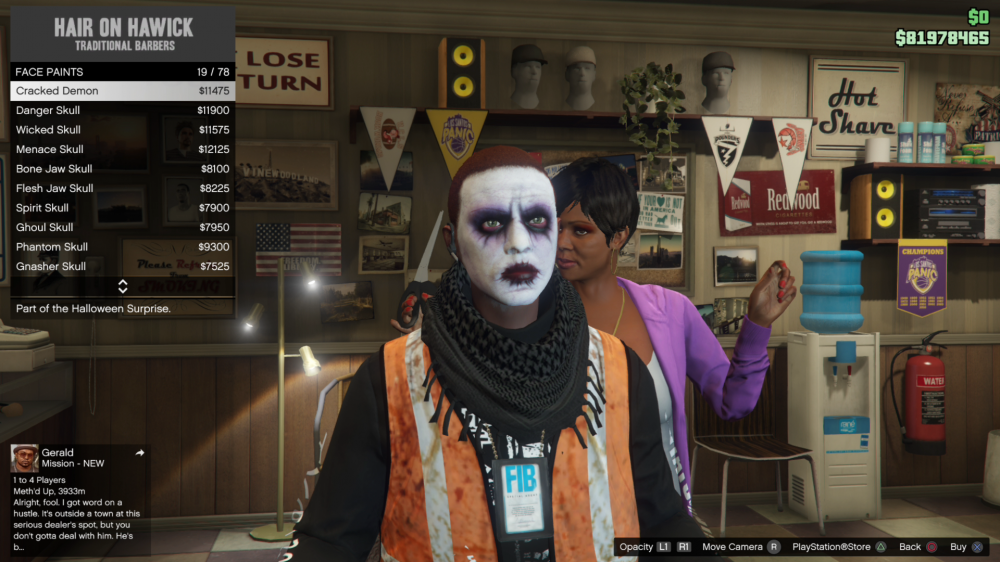Select the Phantom Skull entry

[x=122, y=247]
